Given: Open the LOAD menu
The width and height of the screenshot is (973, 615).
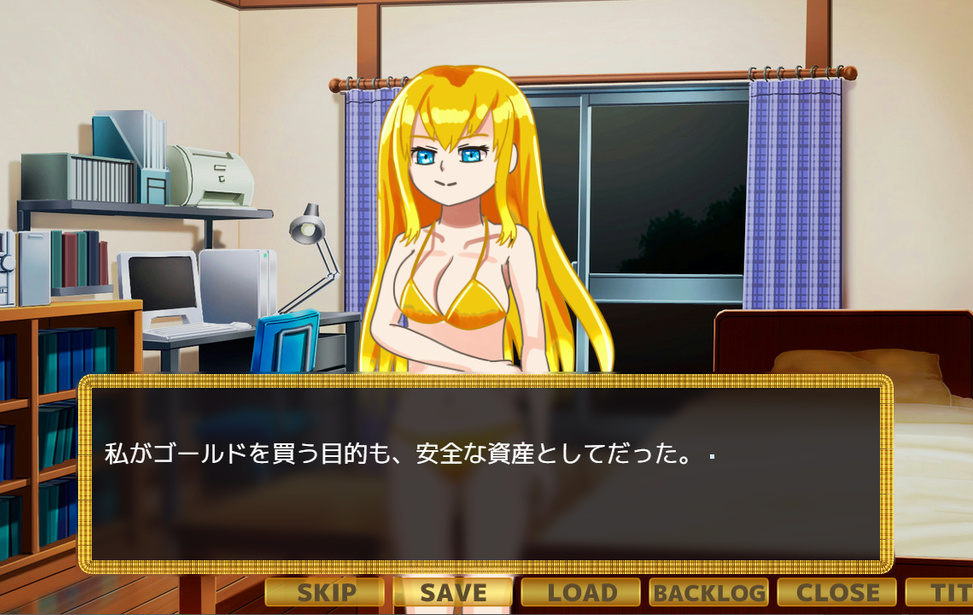Looking at the screenshot, I should click(x=581, y=592).
